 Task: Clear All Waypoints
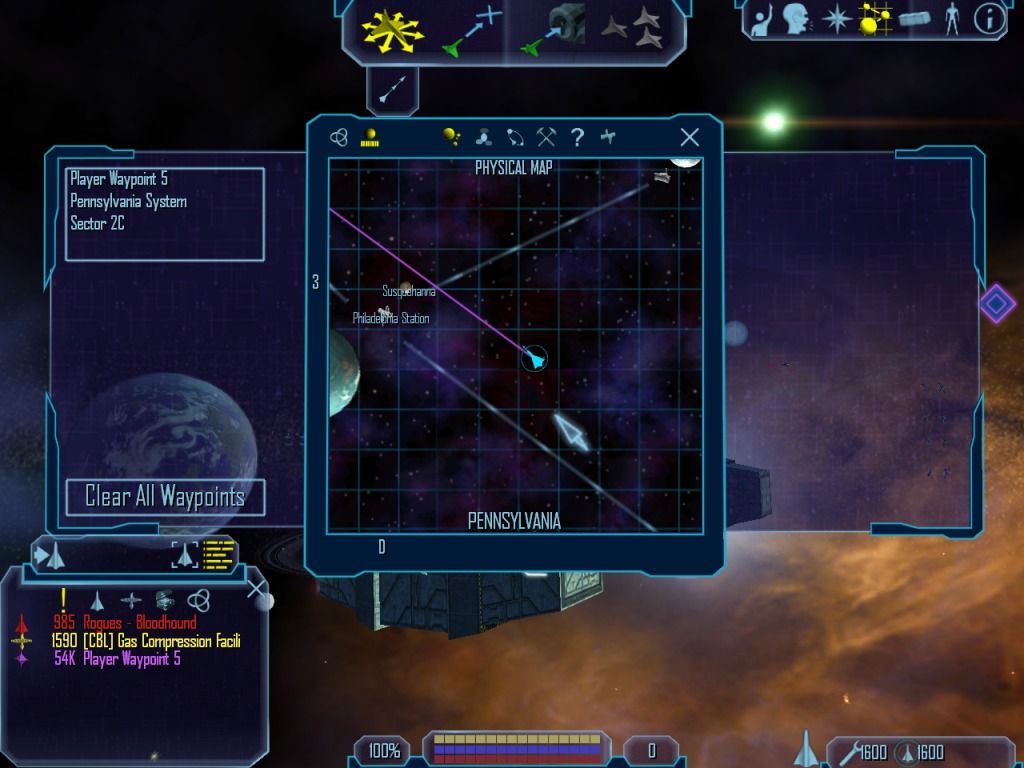coord(165,497)
